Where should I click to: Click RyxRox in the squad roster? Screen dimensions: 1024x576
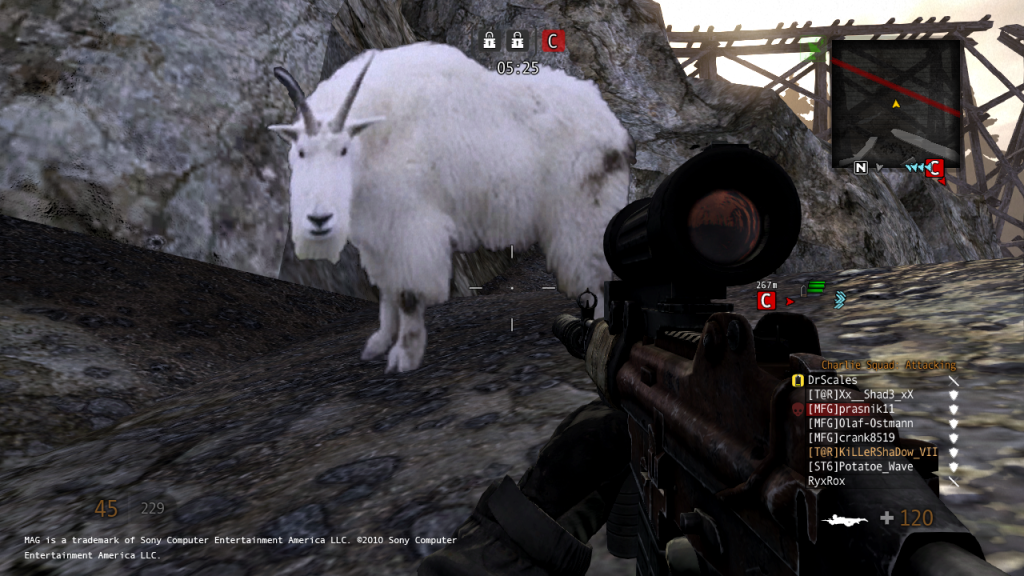[829, 481]
